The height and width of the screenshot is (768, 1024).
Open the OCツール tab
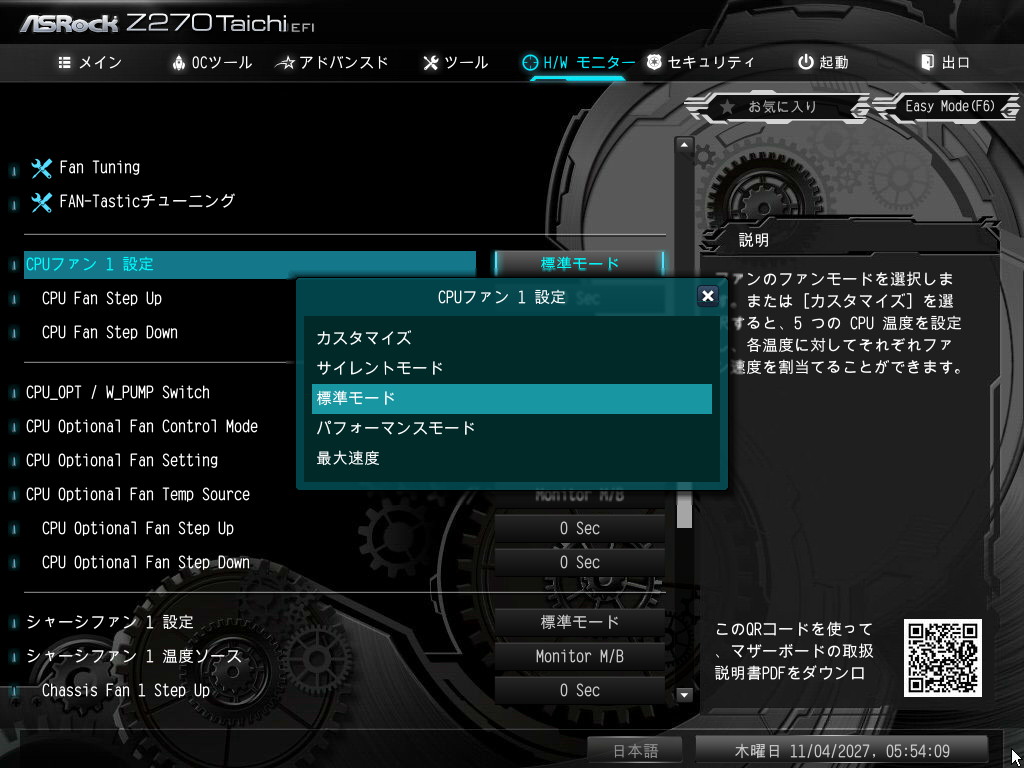[212, 62]
